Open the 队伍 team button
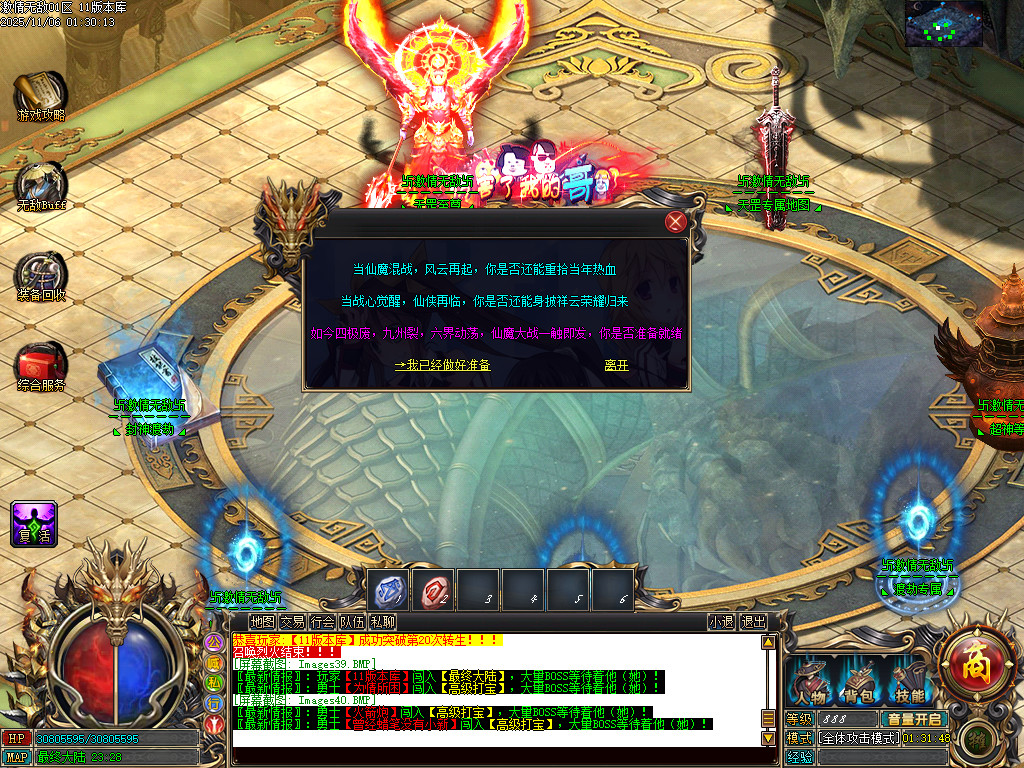1024x768 pixels. (x=352, y=622)
